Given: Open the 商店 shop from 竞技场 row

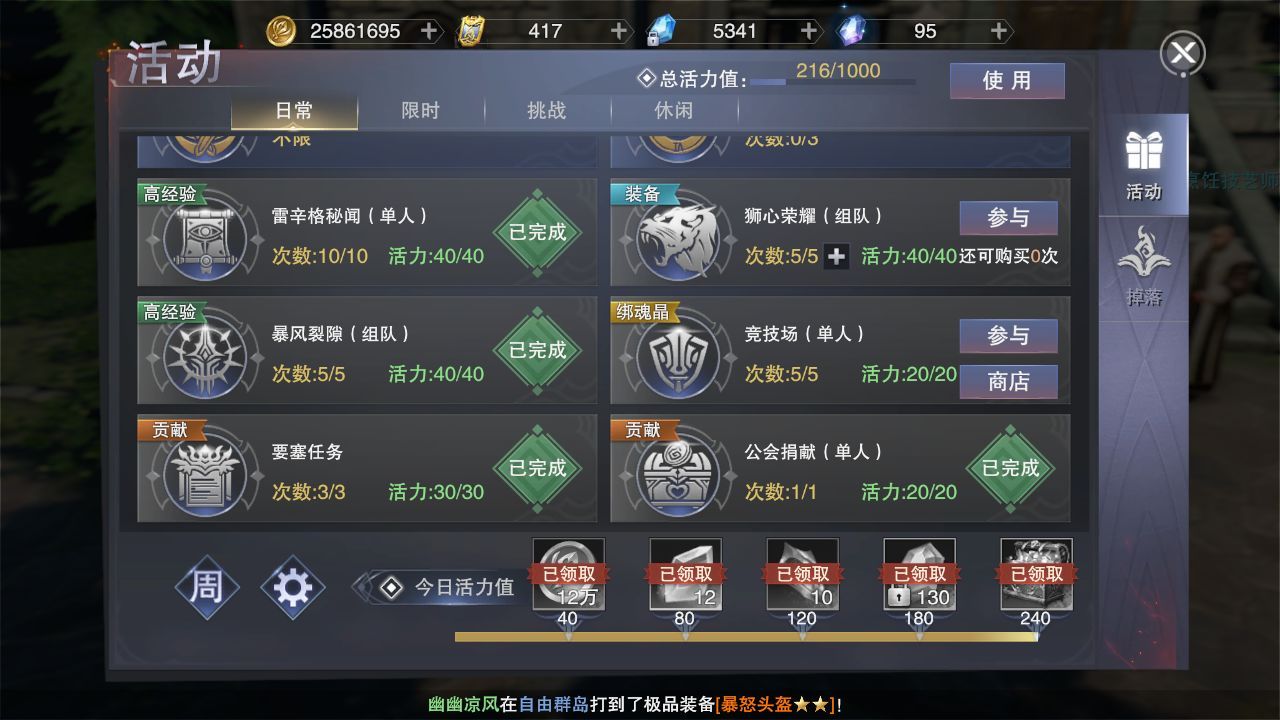Looking at the screenshot, I should click(x=1008, y=381).
